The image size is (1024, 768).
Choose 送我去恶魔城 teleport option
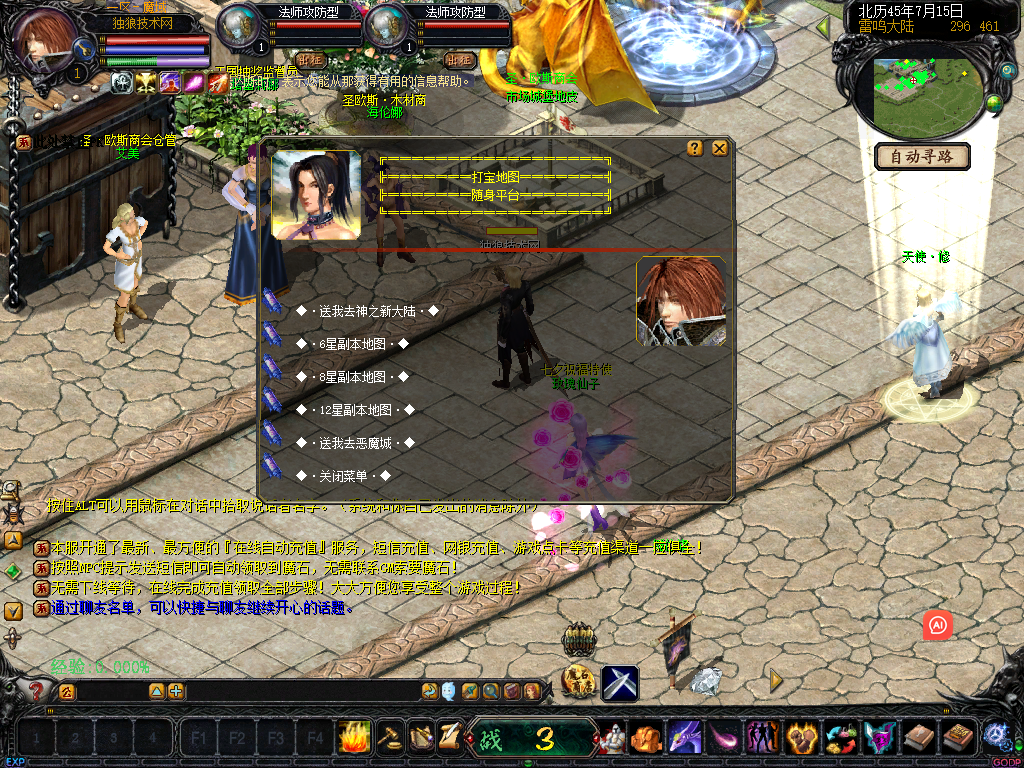(354, 443)
